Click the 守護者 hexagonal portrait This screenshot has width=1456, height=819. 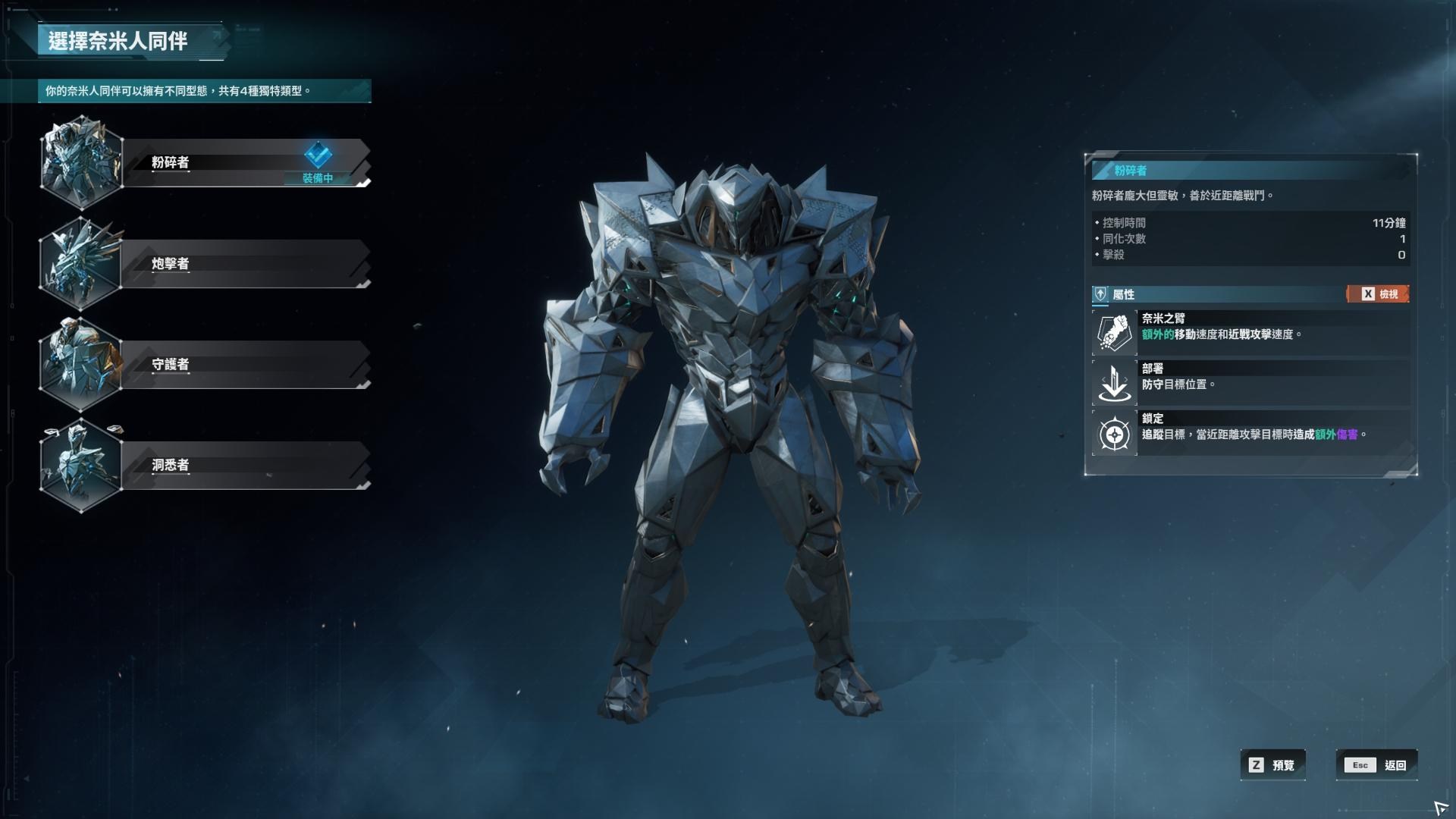pos(80,364)
